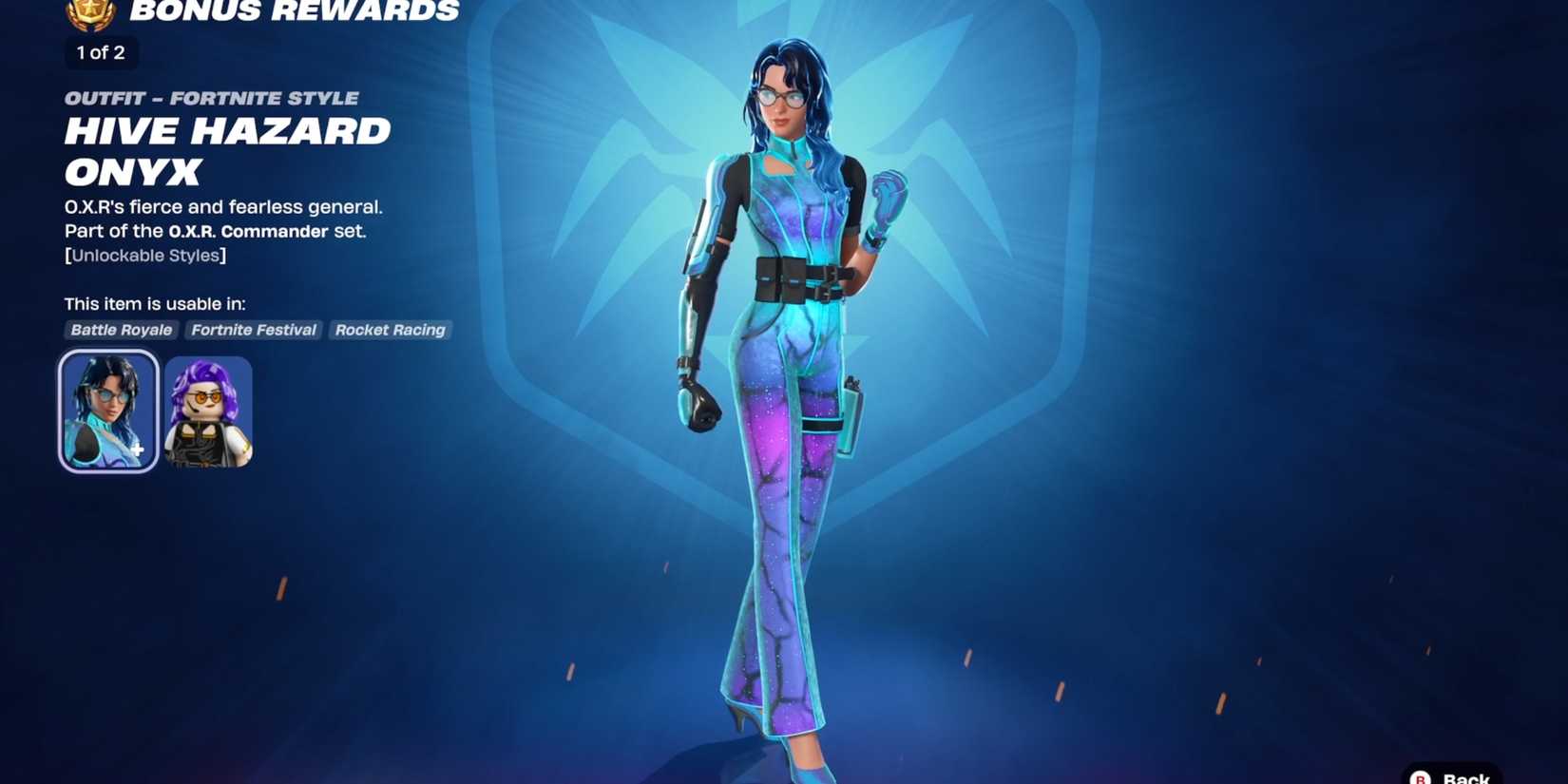Image resolution: width=1568 pixels, height=784 pixels.
Task: Select the LEGO purple-haired style thumbnail
Action: [208, 410]
